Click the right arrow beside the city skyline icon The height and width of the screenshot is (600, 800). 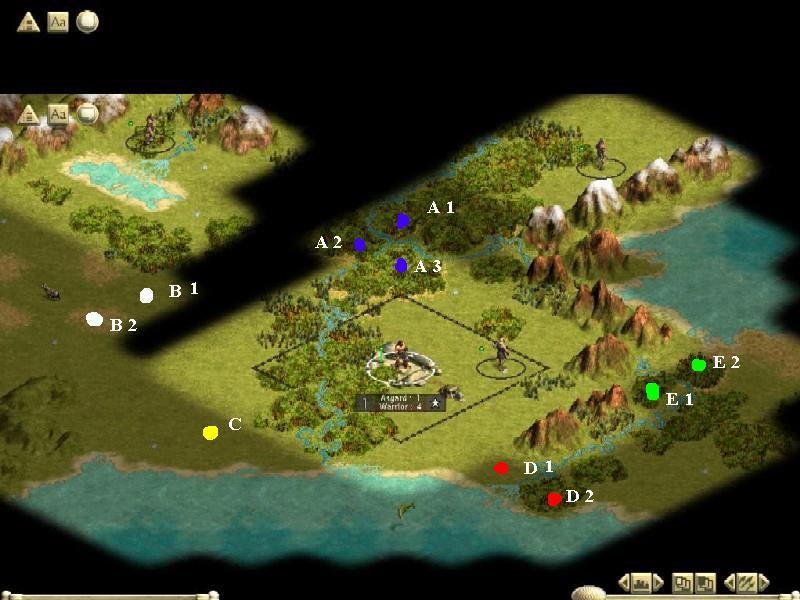(x=657, y=582)
